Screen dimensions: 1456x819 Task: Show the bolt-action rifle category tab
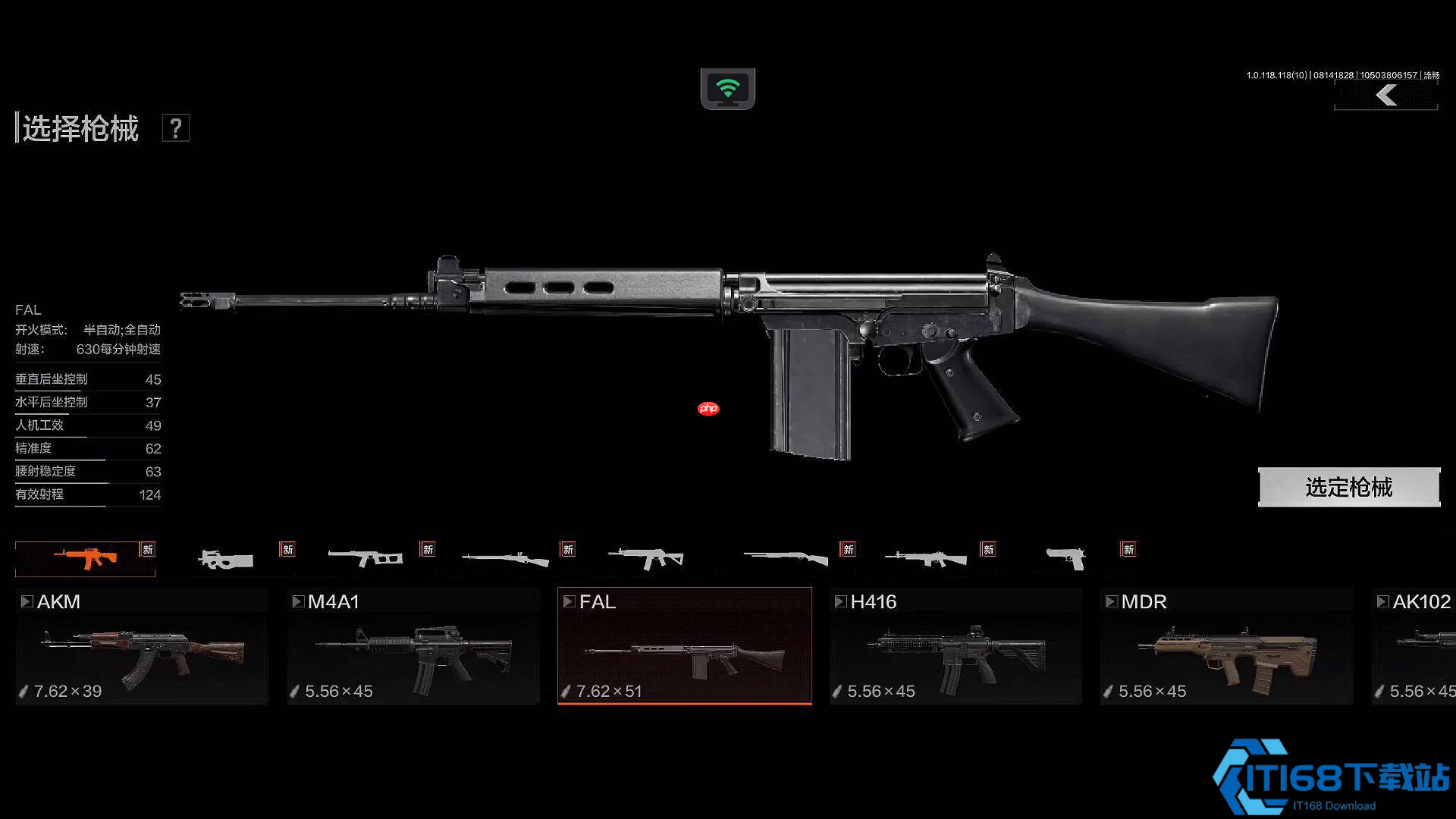pos(505,560)
